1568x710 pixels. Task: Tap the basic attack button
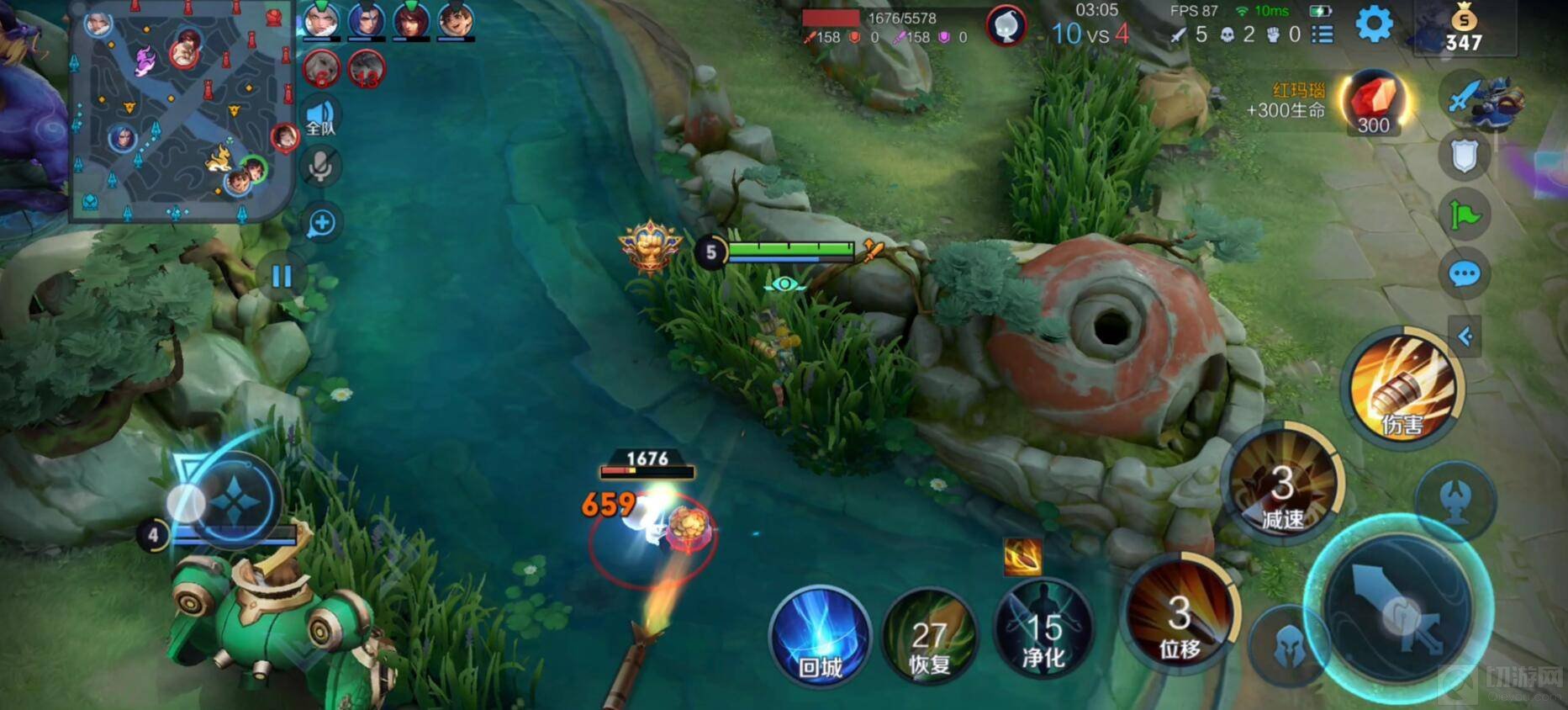(x=1397, y=607)
